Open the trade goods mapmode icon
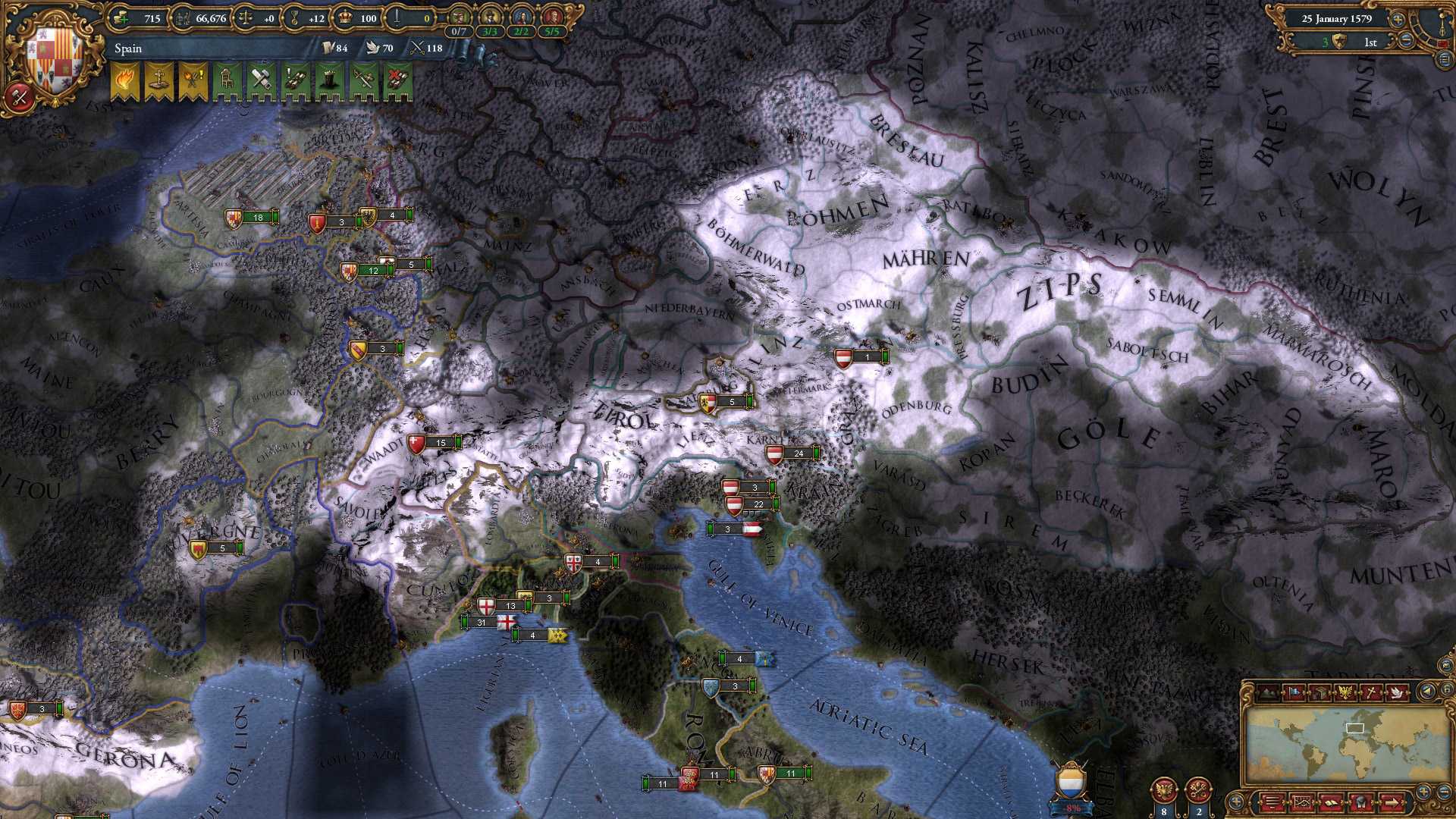Viewport: 1456px width, 819px height. click(1321, 691)
